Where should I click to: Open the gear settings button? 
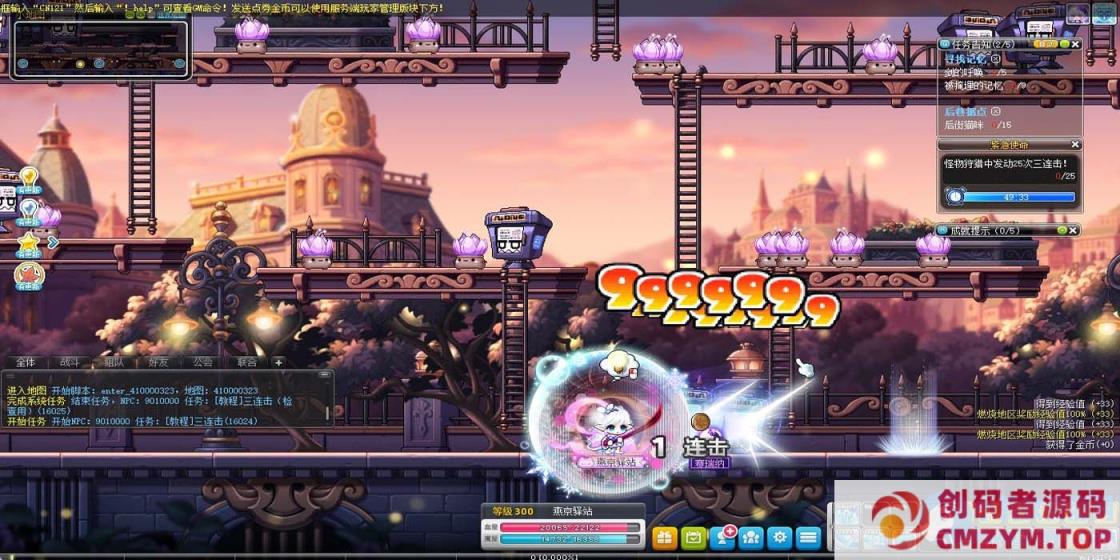[780, 537]
